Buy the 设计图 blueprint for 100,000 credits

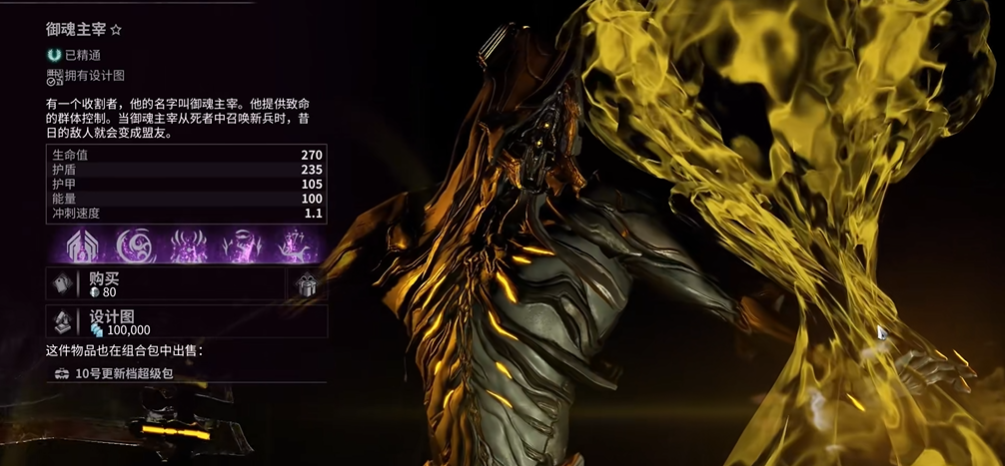(186, 322)
